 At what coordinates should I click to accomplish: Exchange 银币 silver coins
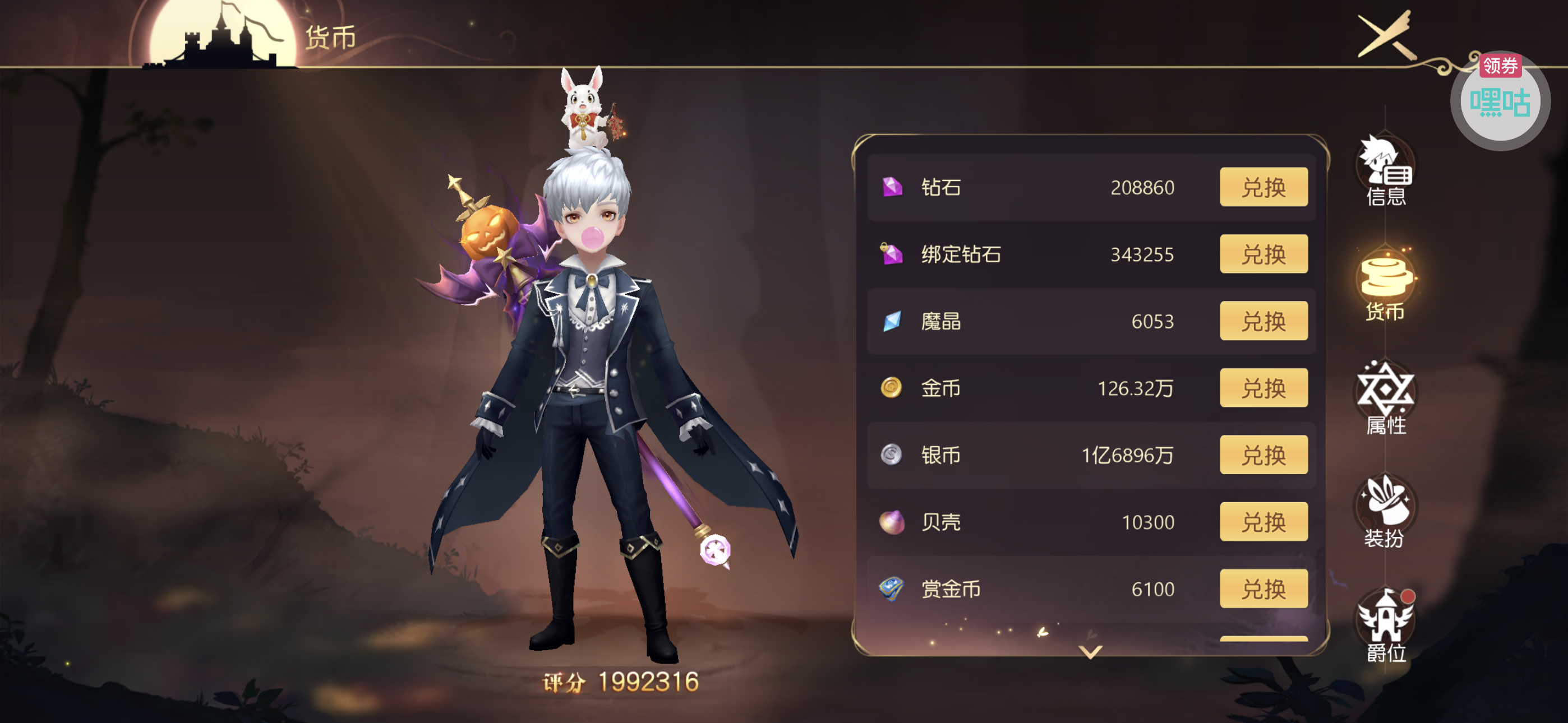coord(1263,455)
